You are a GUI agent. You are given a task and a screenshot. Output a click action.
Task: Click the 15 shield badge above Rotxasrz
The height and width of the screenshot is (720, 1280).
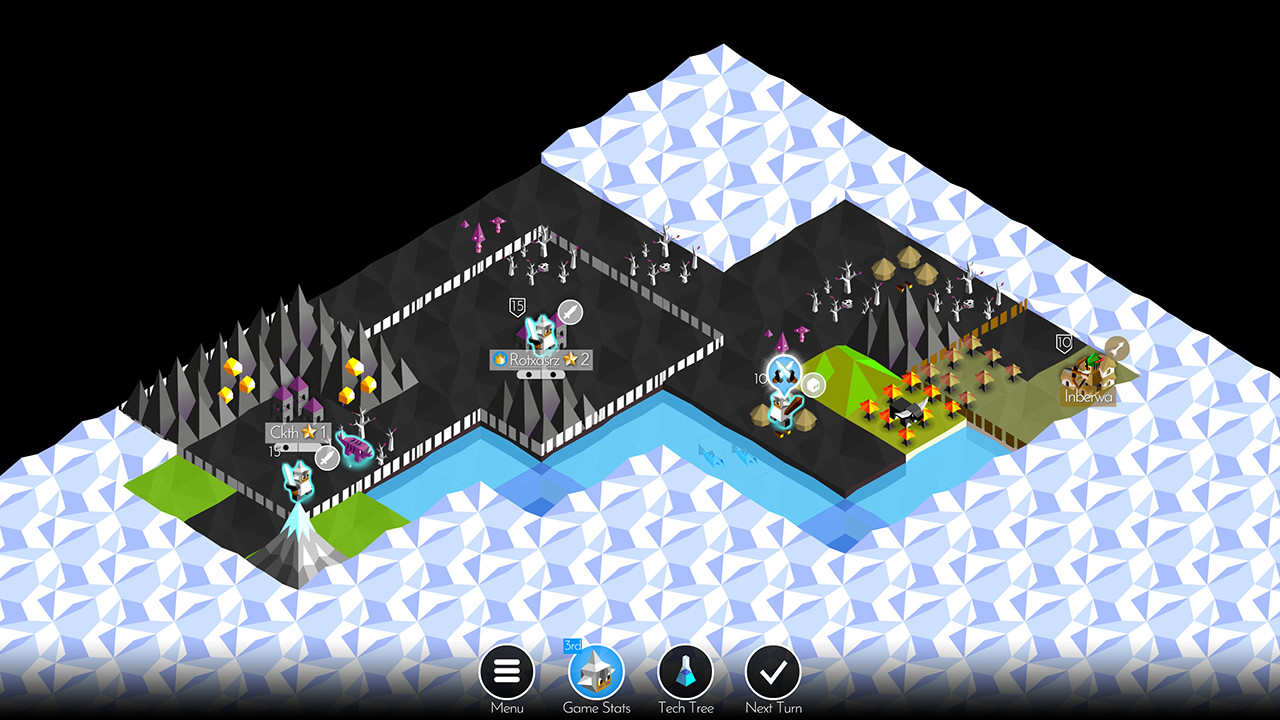[517, 306]
